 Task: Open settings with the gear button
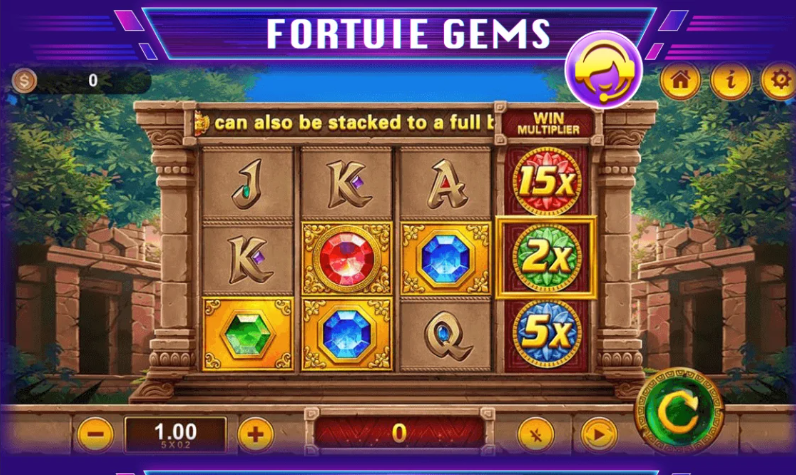(778, 82)
